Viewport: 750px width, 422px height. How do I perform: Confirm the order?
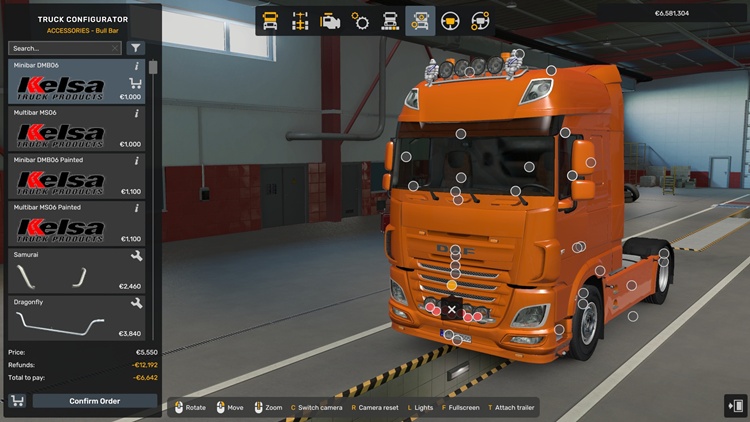pyautogui.click(x=95, y=401)
